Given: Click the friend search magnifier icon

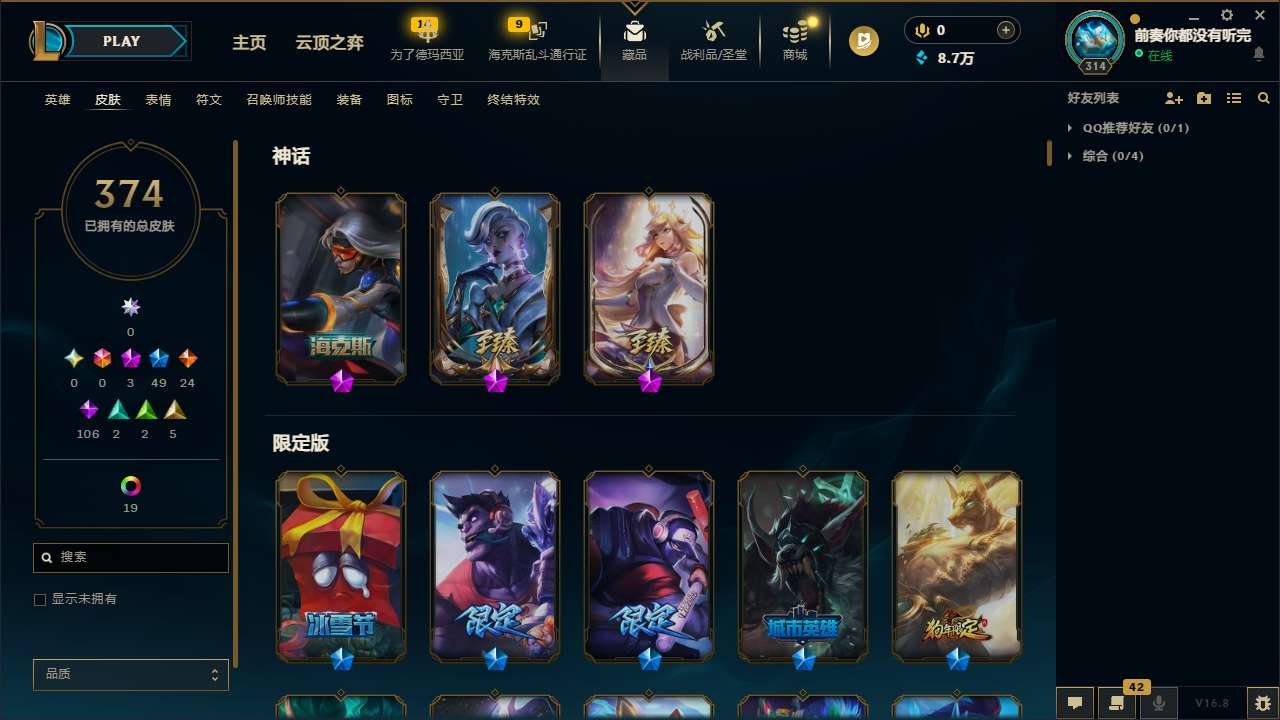Looking at the screenshot, I should pos(1264,98).
